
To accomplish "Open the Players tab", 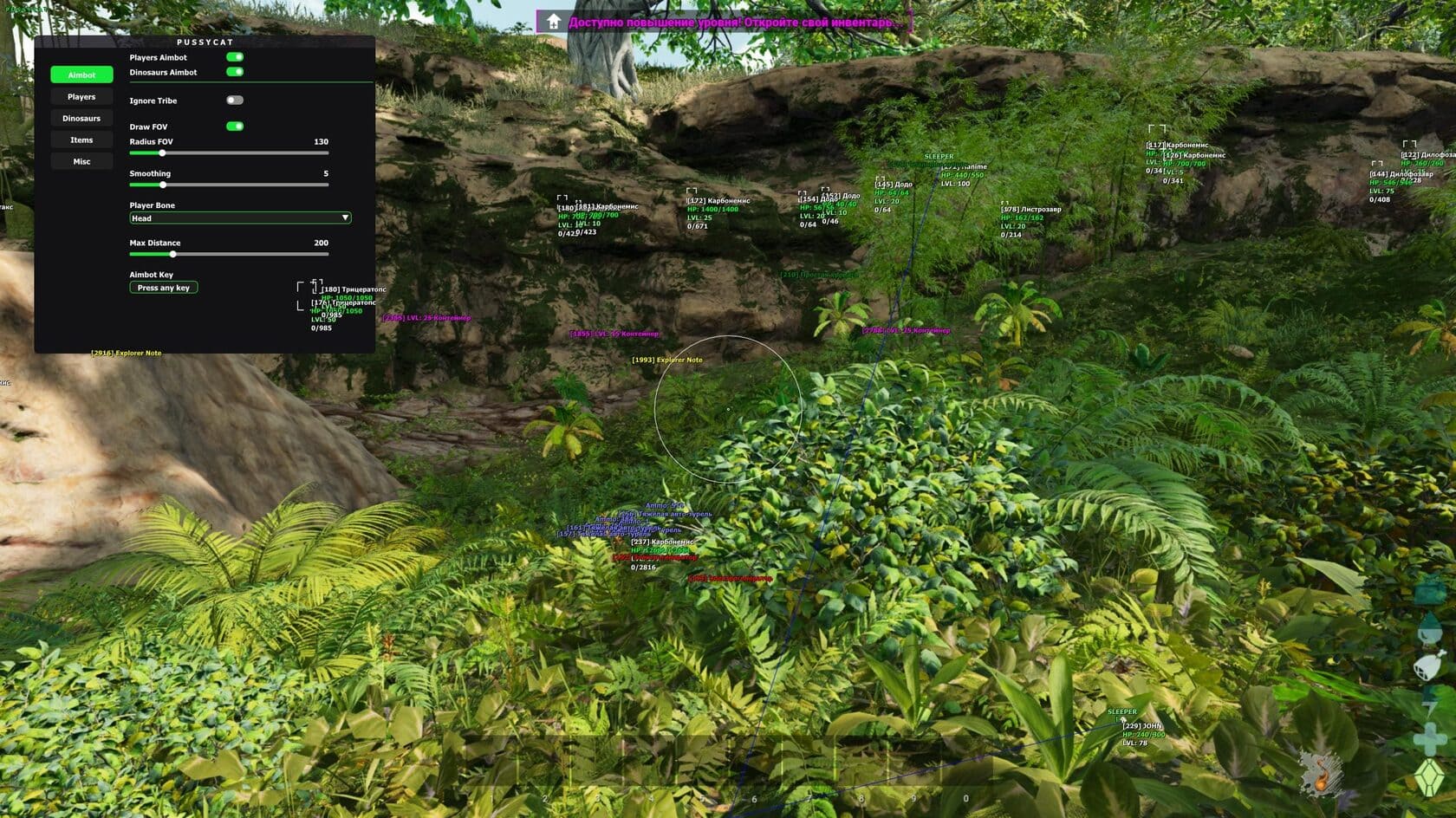I will [81, 97].
